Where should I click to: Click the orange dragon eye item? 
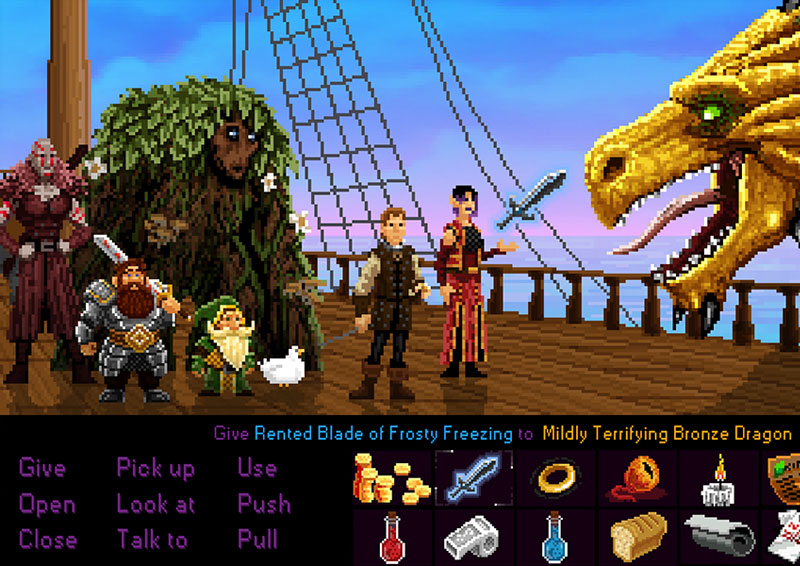(636, 480)
